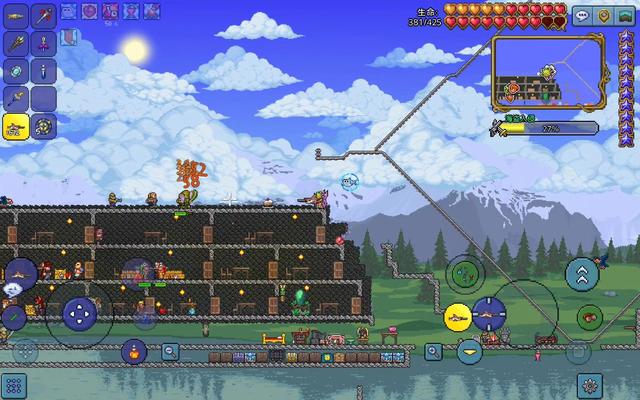Select the highlighted yellow gun hotbar slot

coord(16,125)
